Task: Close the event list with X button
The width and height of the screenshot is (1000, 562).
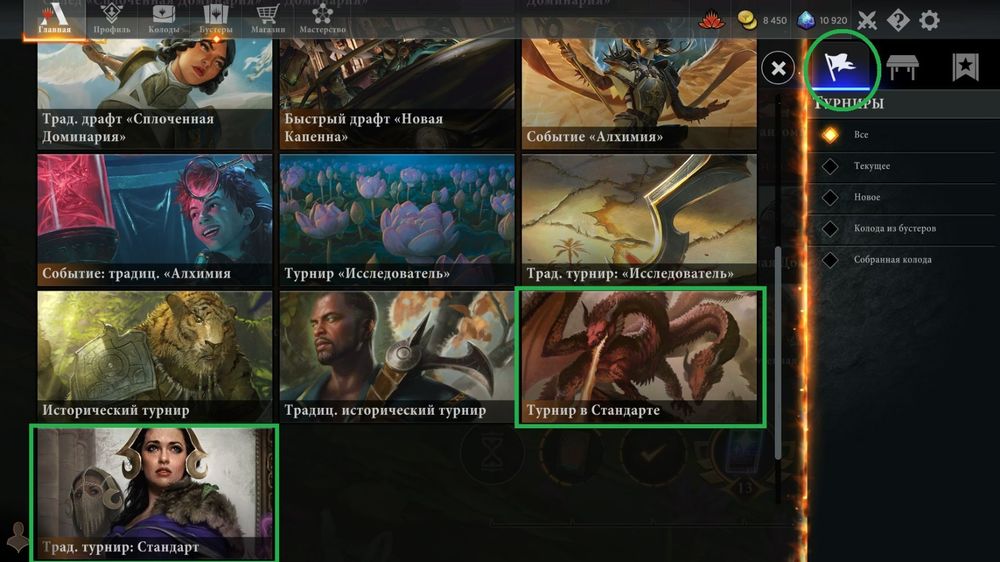Action: pyautogui.click(x=778, y=68)
